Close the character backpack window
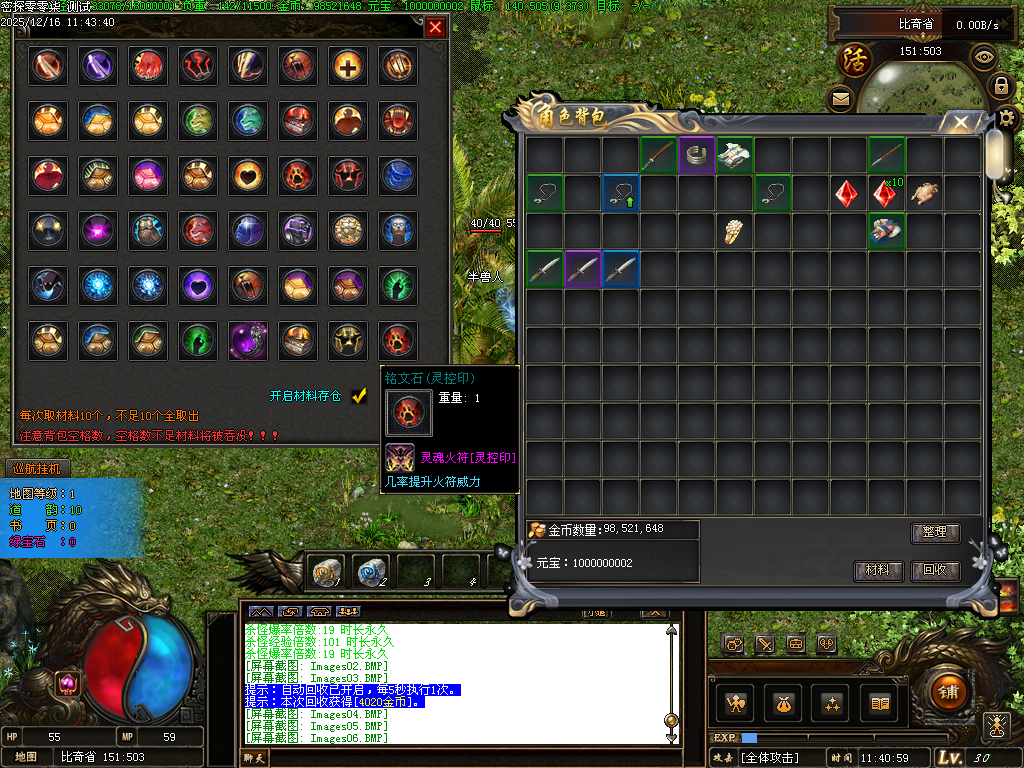 tap(961, 123)
